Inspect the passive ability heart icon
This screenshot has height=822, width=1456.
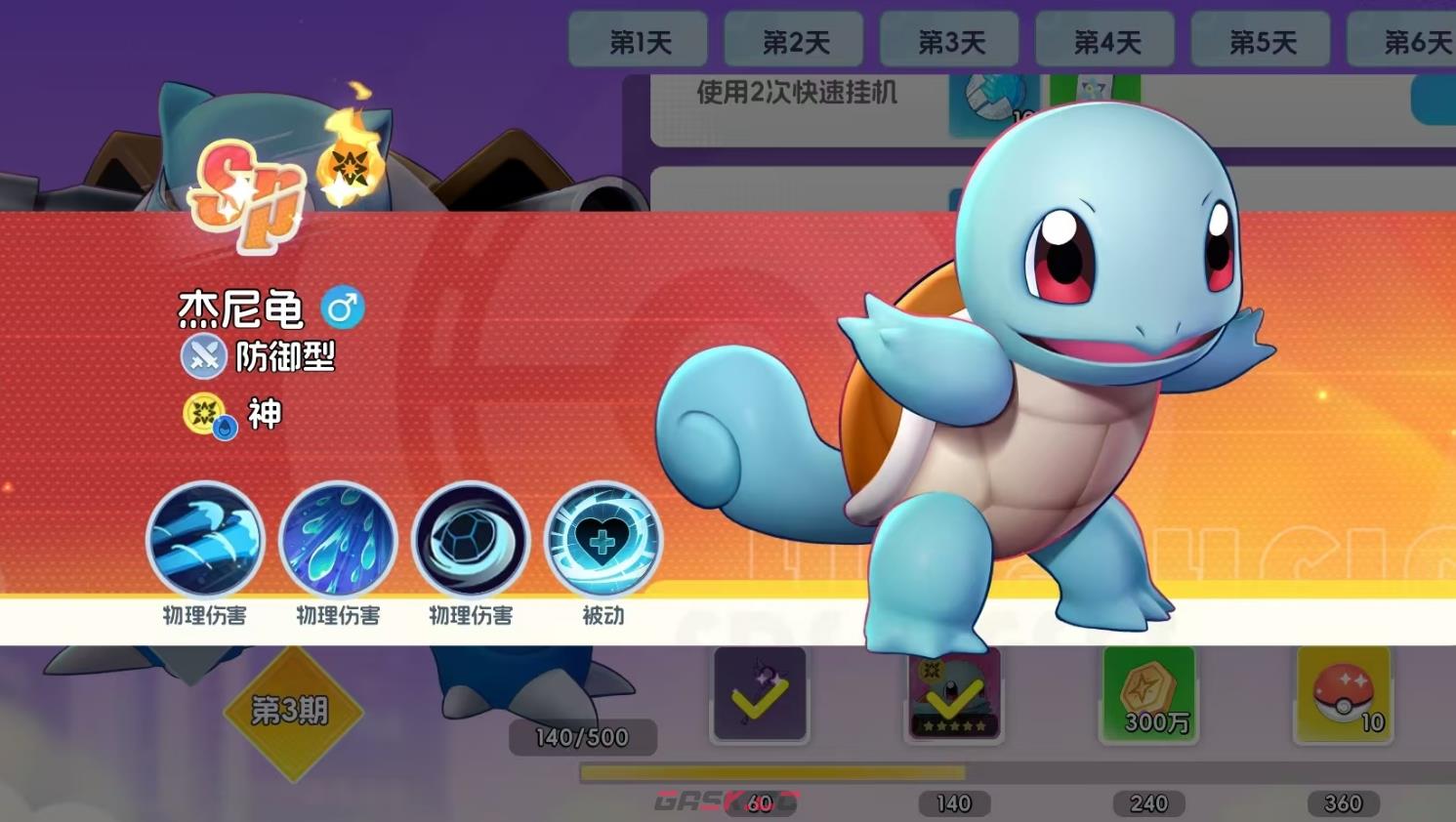[x=604, y=540]
